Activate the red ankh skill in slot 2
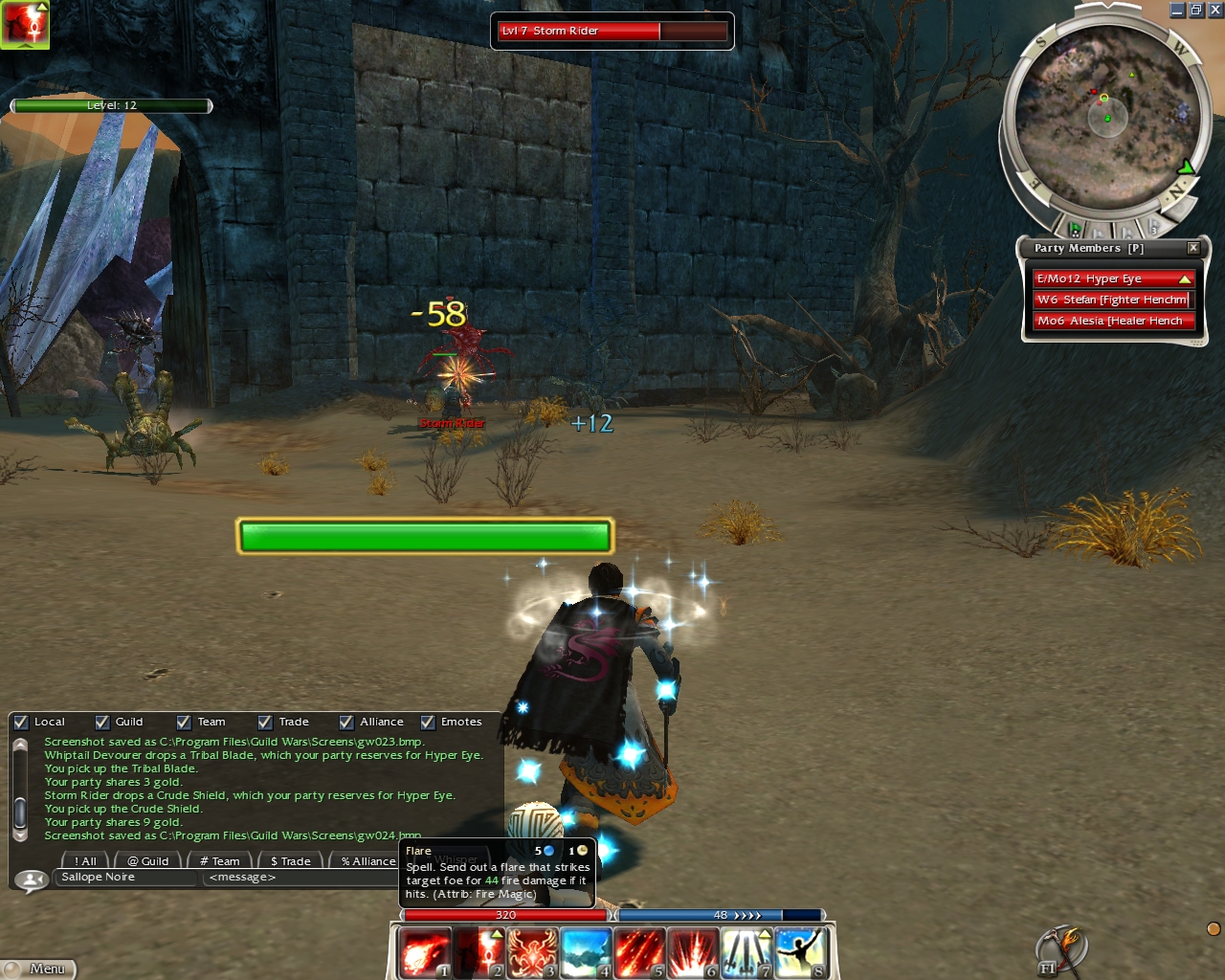Screen dimensions: 1225x980 (479, 953)
